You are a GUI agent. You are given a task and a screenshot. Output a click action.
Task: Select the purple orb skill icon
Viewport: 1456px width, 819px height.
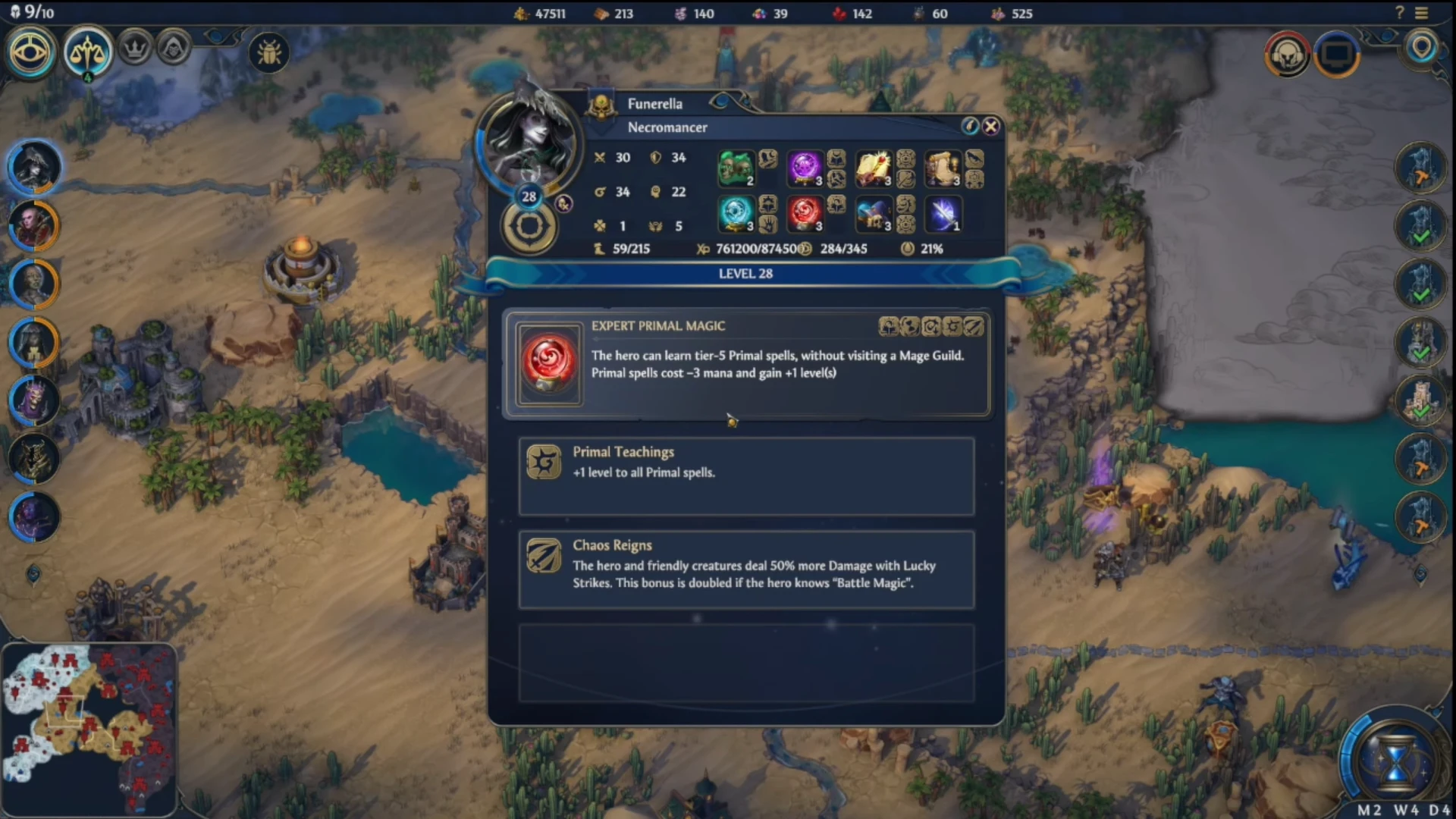pos(804,168)
